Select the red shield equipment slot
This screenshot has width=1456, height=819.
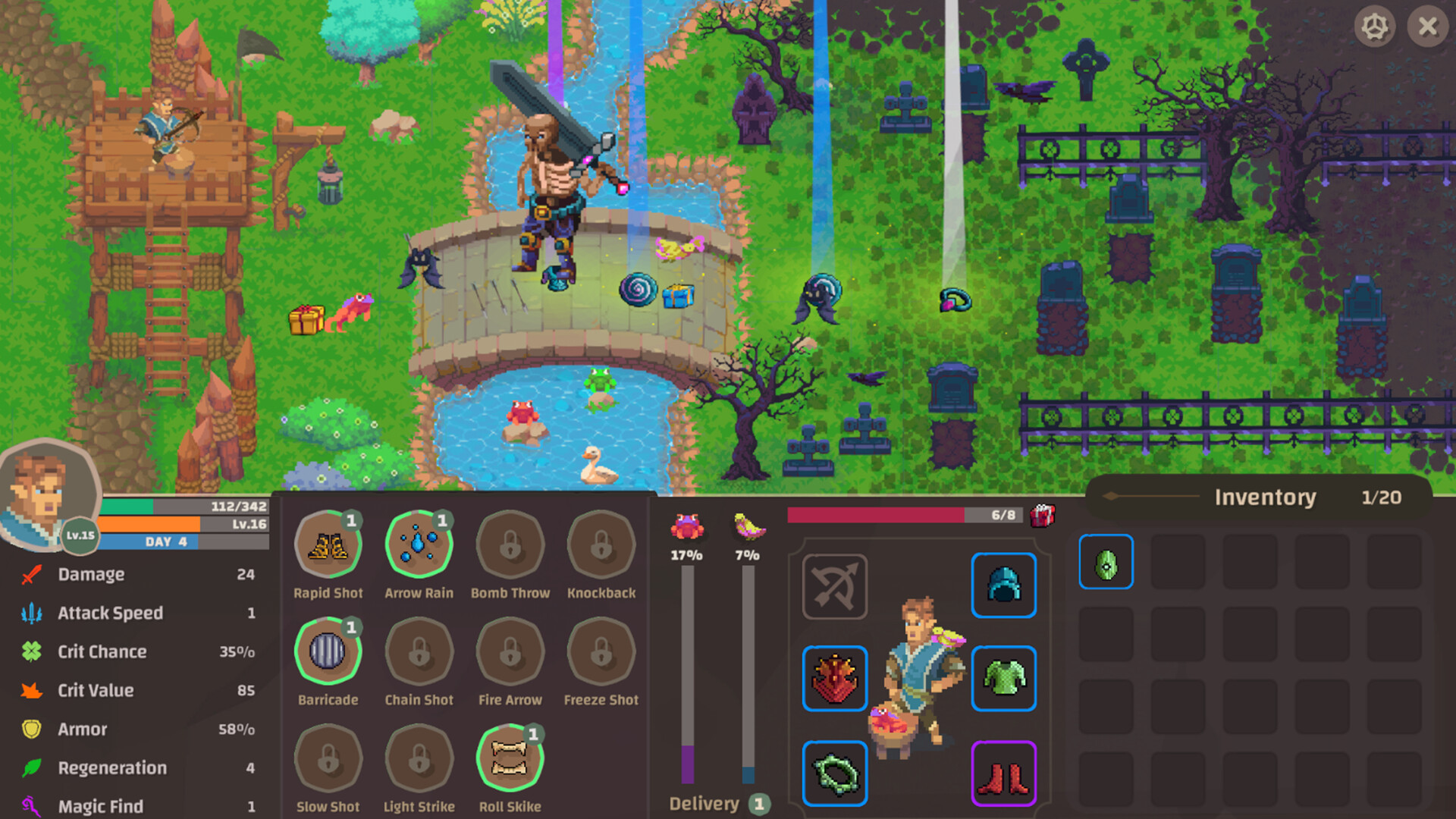834,679
